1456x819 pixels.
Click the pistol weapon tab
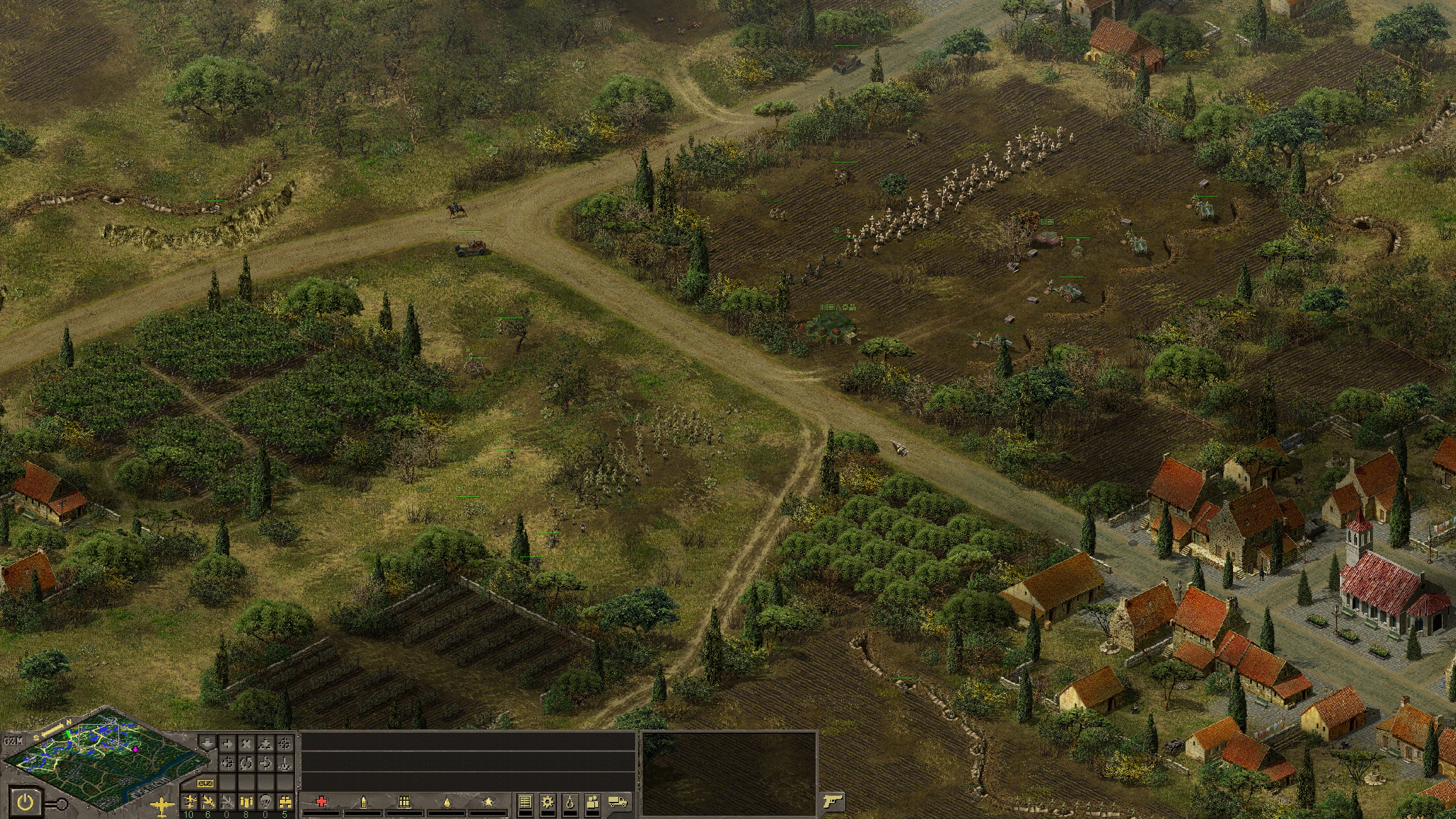[833, 802]
